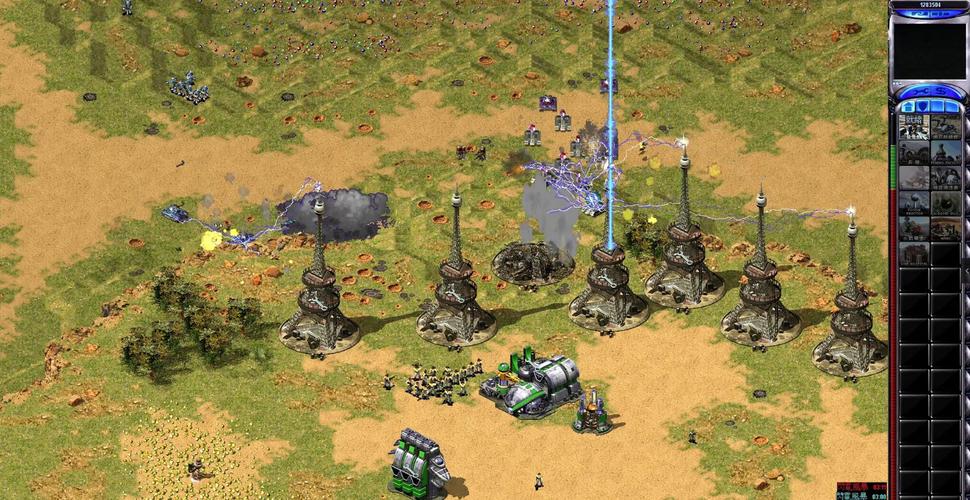970x500 pixels.
Task: Open the shield-icon defenses tab
Action: tap(921, 106)
